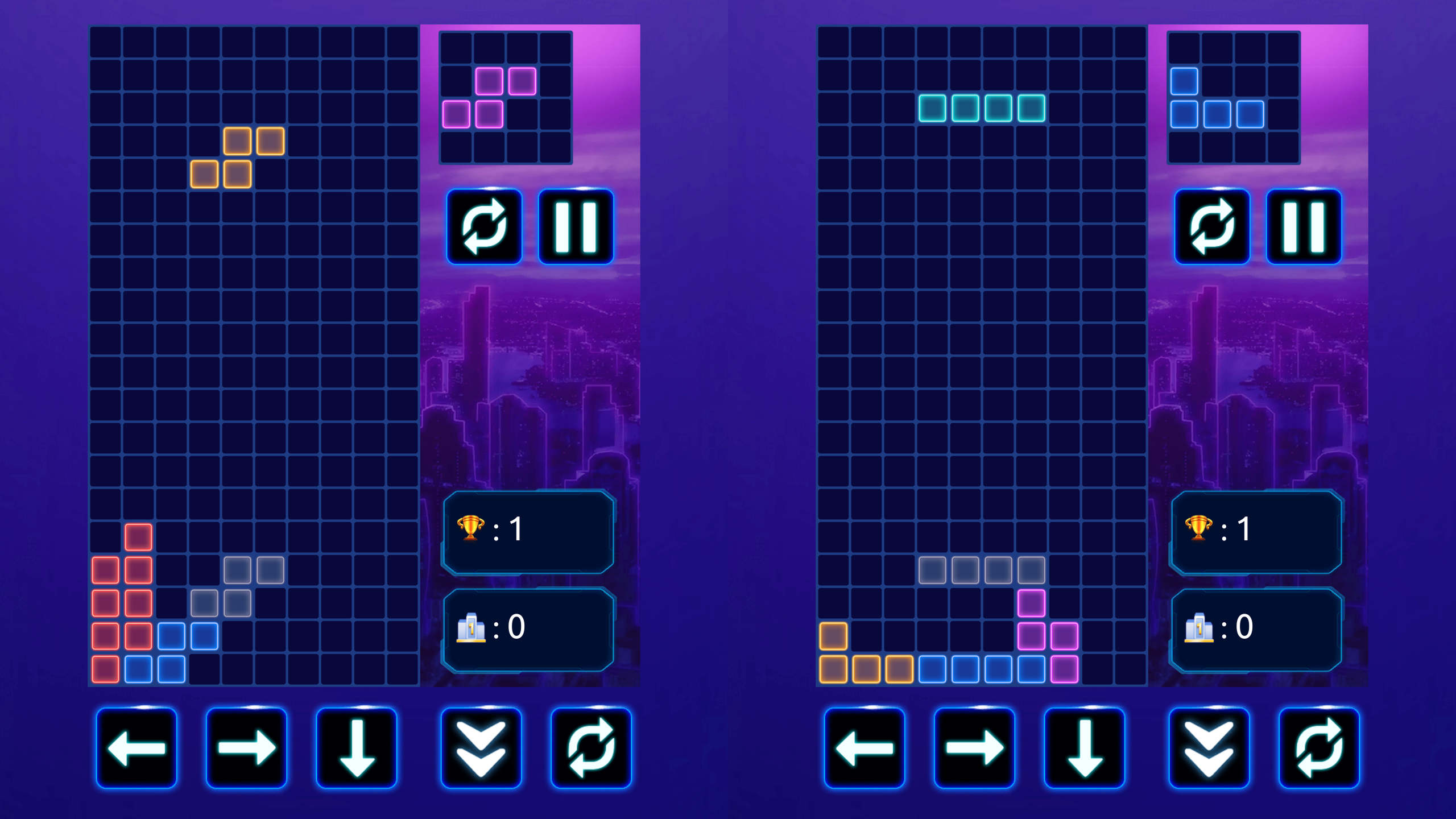Pause the left player's game
This screenshot has width=1456, height=819.
point(575,227)
